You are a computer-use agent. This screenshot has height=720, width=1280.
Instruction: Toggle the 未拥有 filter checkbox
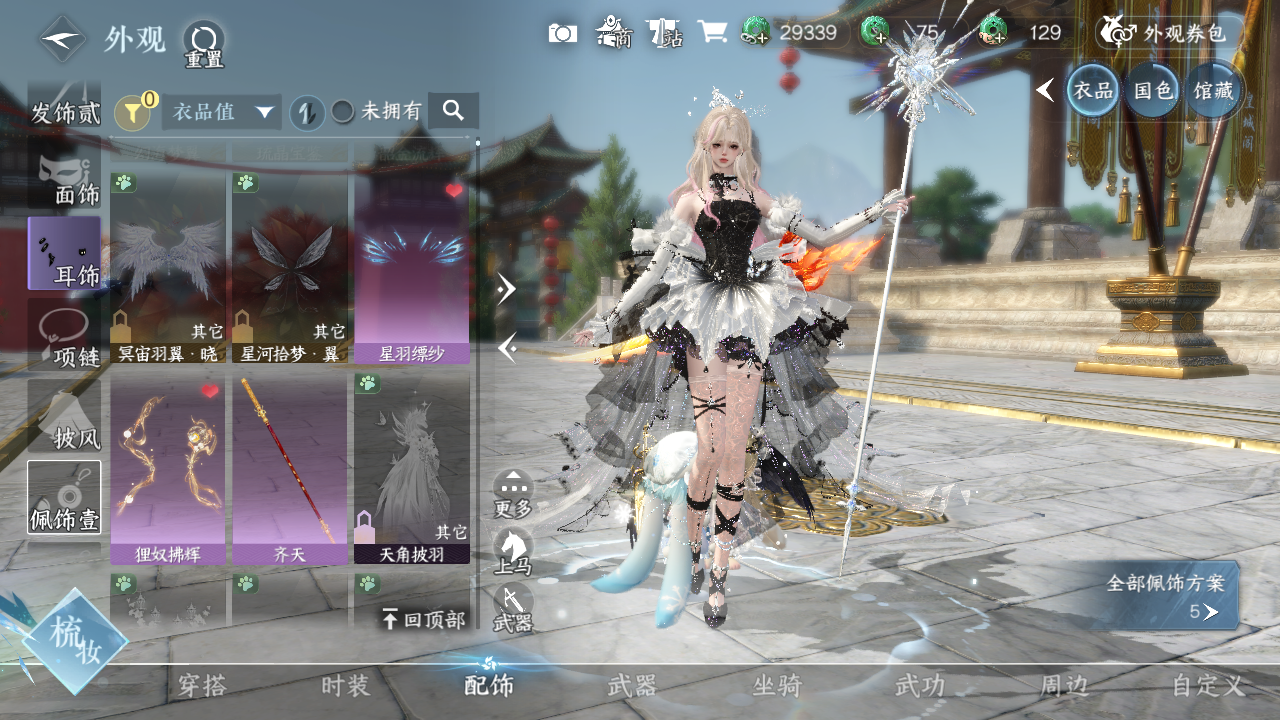(343, 112)
